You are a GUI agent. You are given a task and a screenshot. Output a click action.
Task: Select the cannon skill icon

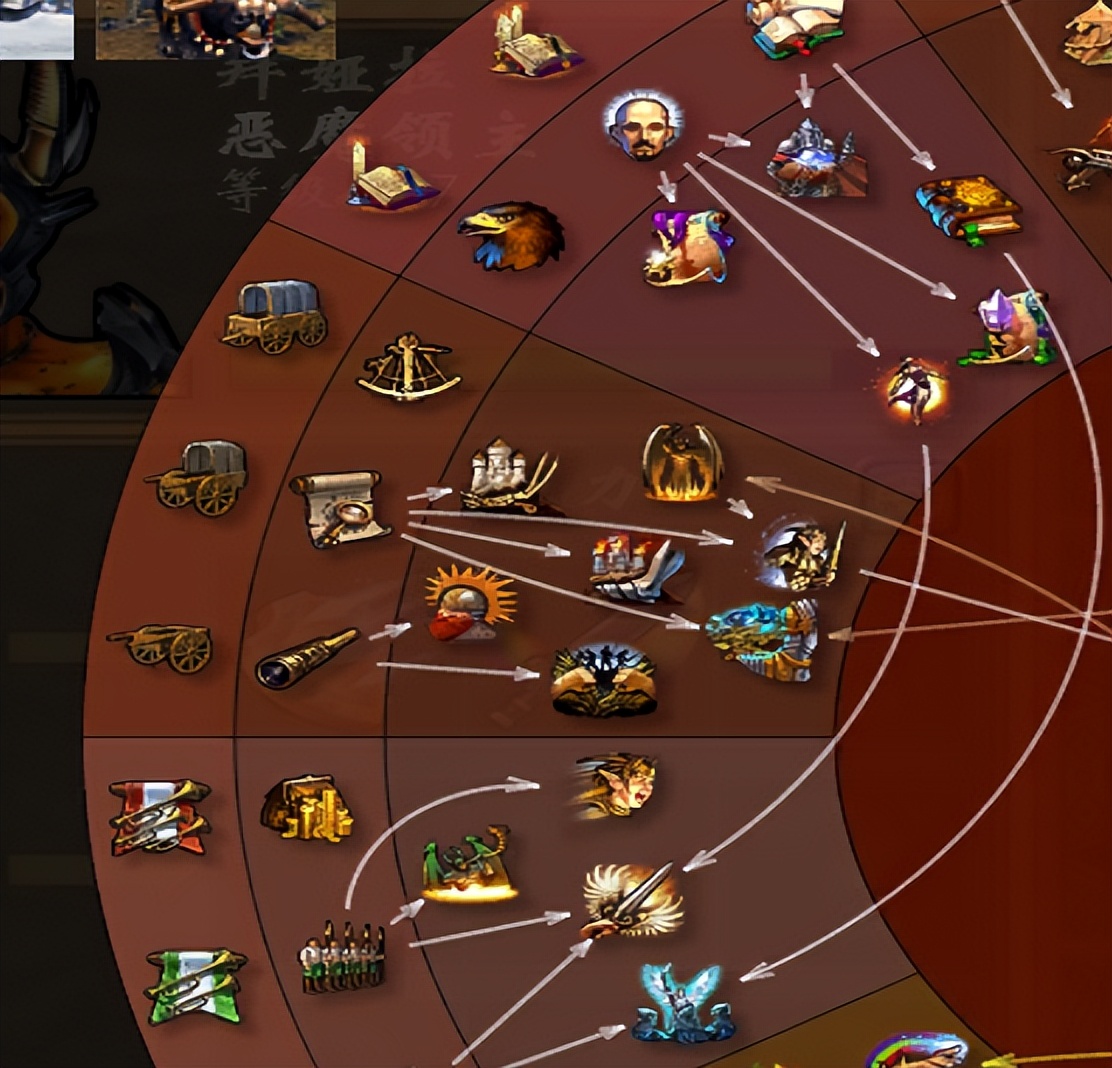coord(161,646)
